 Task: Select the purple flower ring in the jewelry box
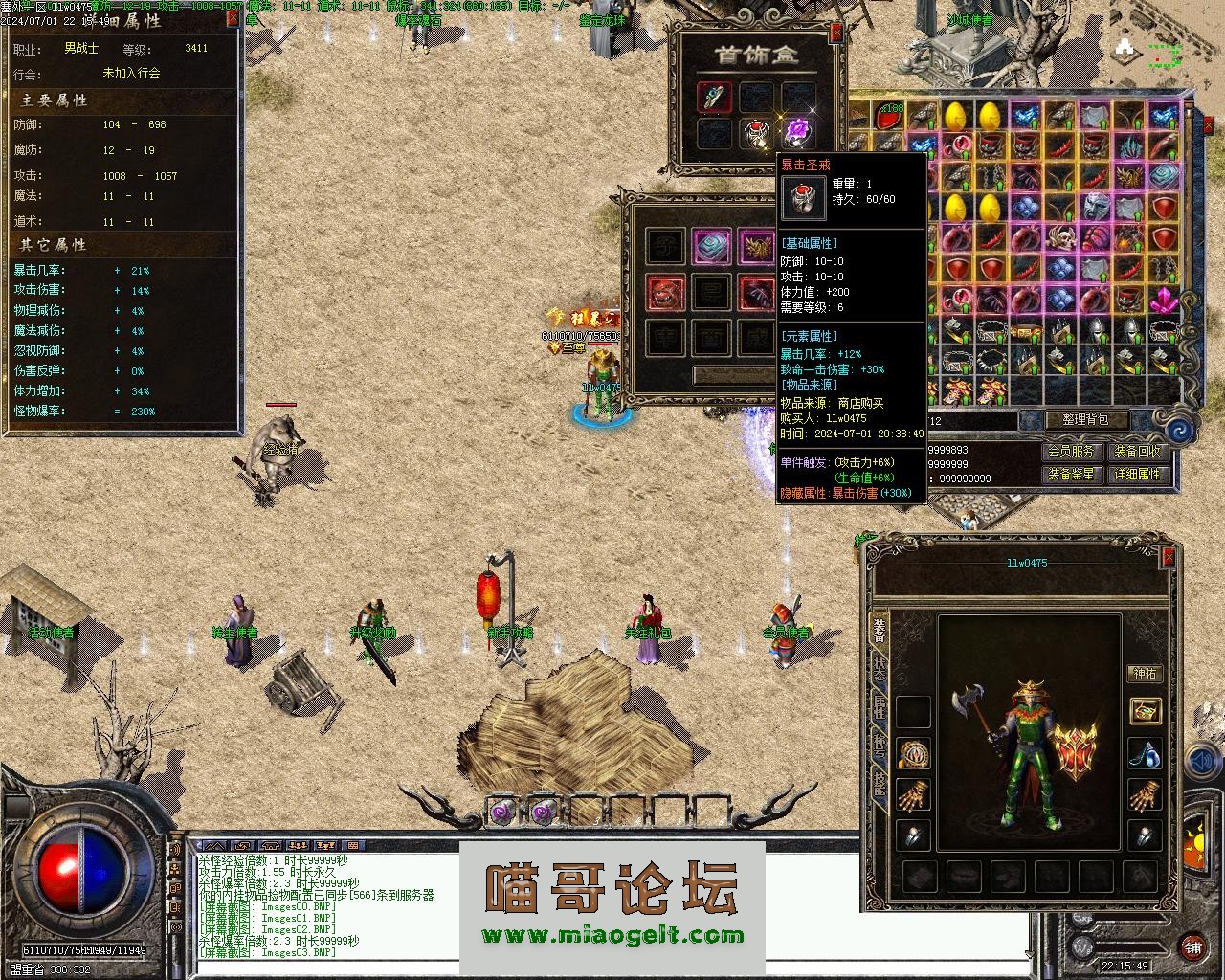(x=798, y=132)
